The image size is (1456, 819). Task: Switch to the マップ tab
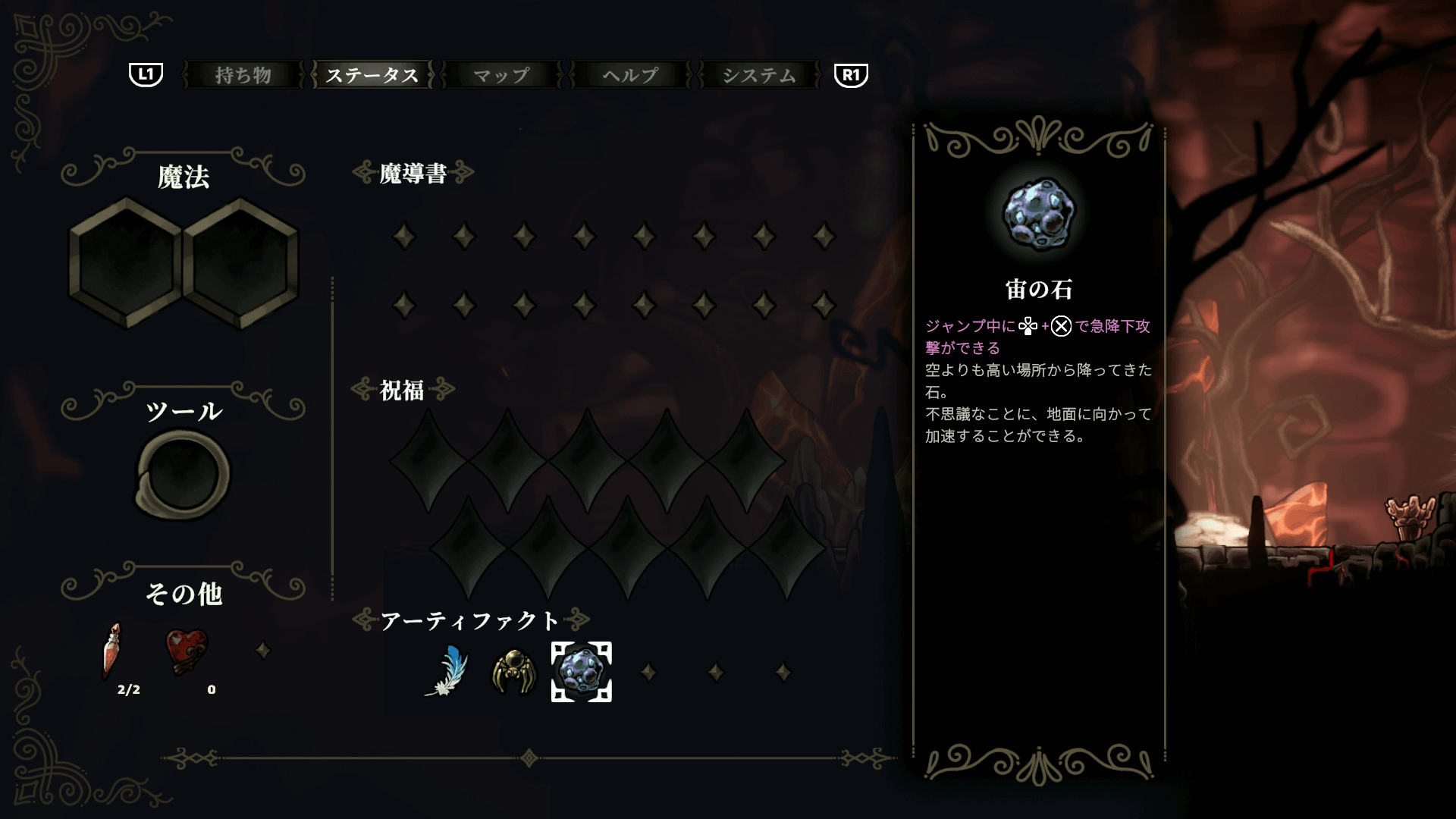point(501,75)
